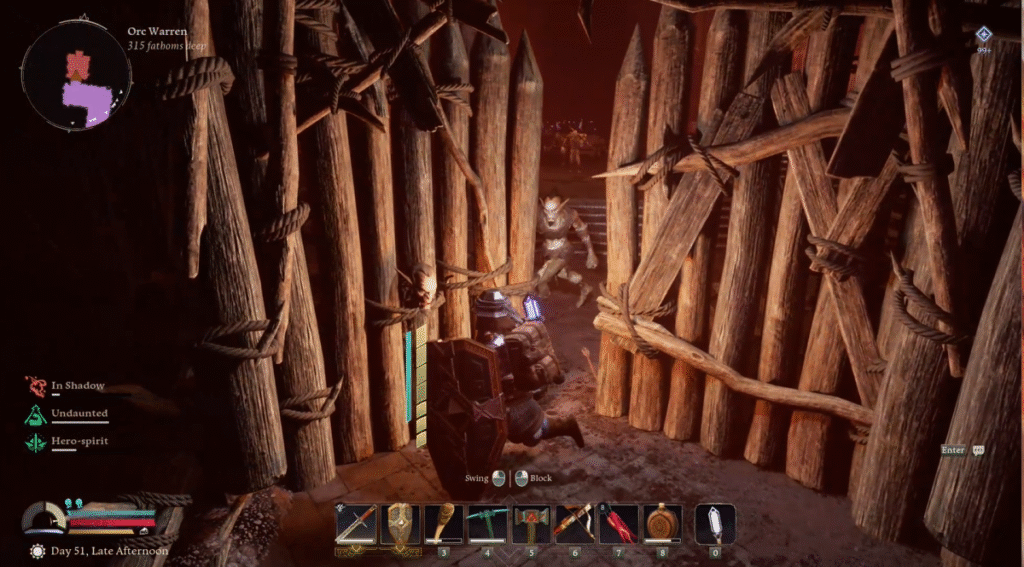Select the green pickaxe hotbar slot
The height and width of the screenshot is (567, 1024).
pos(487,523)
